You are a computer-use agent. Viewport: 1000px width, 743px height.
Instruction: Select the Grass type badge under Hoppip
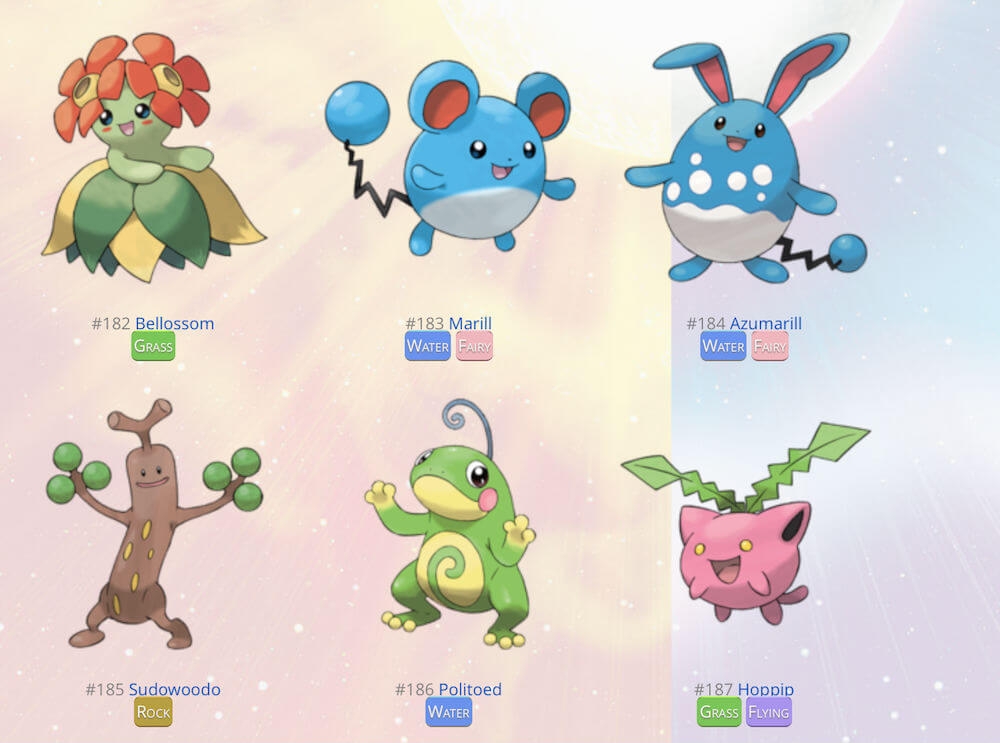coord(719,713)
